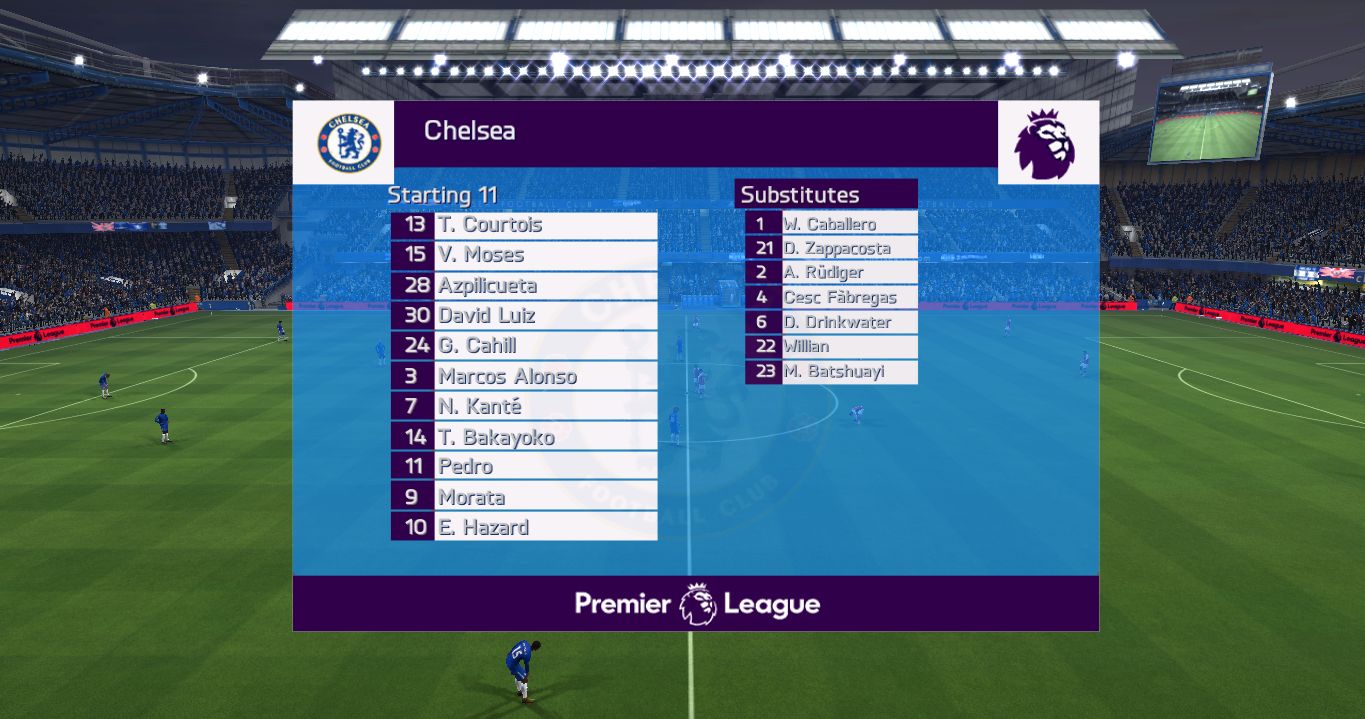Select E. Hazard, number 10
Image resolution: width=1365 pixels, height=719 pixels.
click(524, 527)
